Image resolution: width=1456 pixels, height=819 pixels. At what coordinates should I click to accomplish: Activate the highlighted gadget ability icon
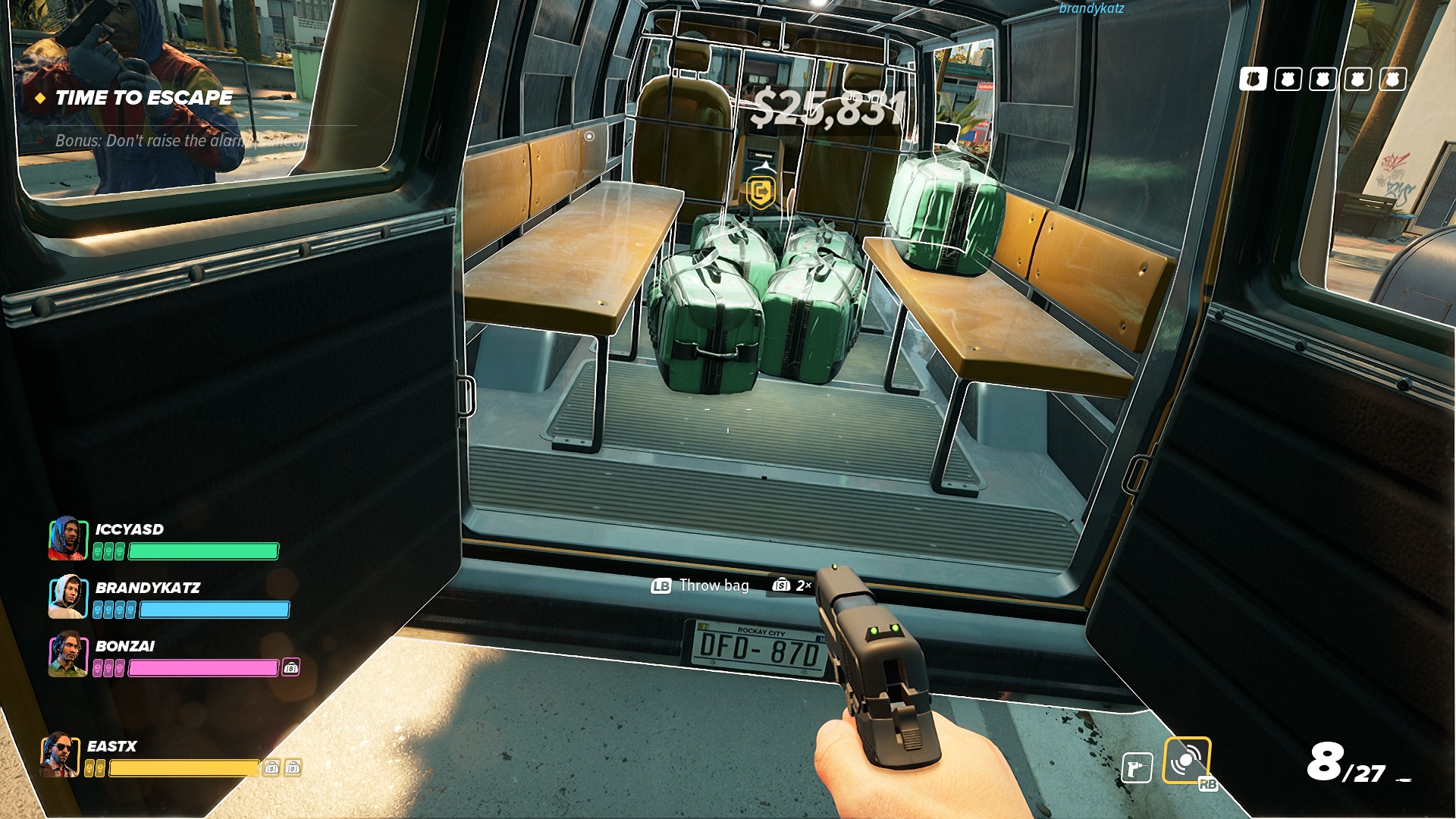pos(1186,760)
